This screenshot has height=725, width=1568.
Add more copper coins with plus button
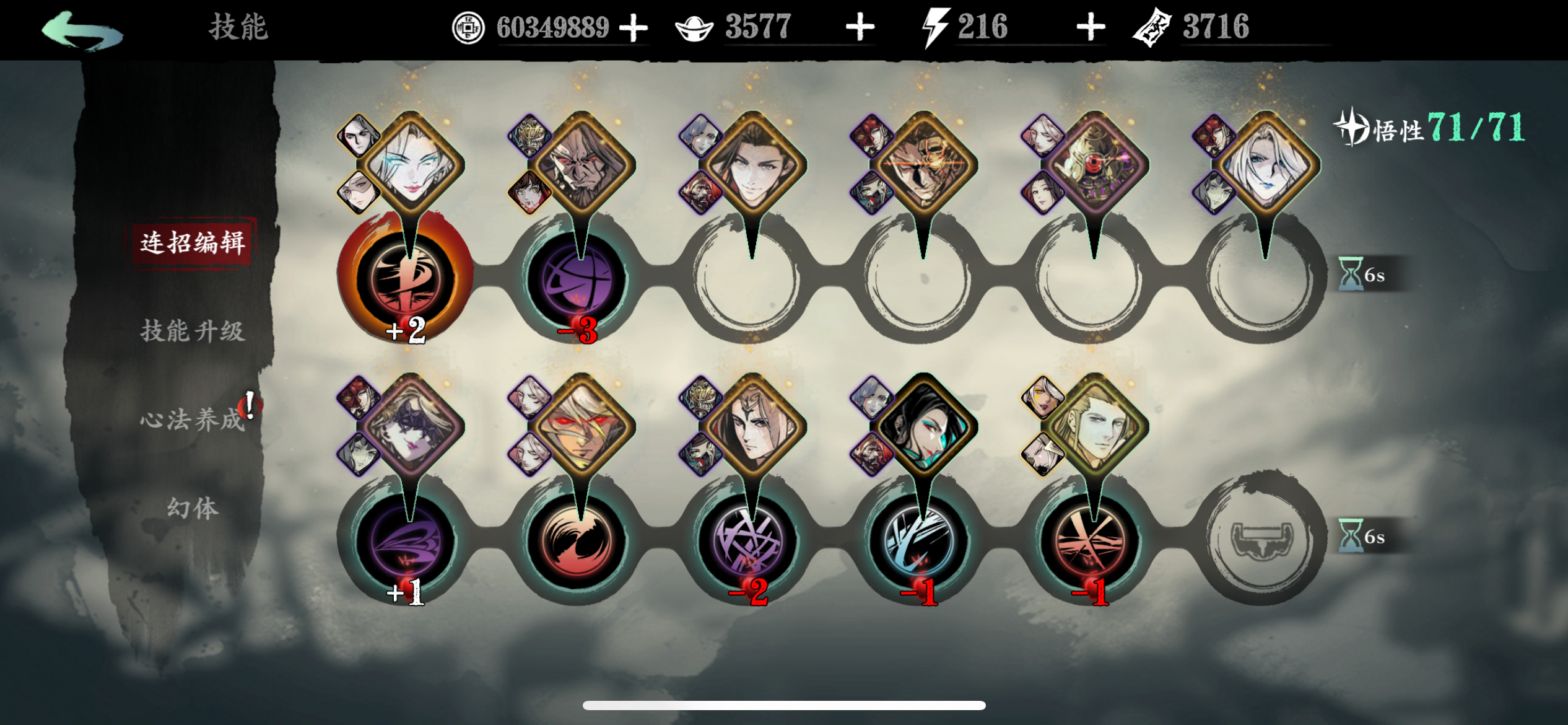(x=633, y=29)
